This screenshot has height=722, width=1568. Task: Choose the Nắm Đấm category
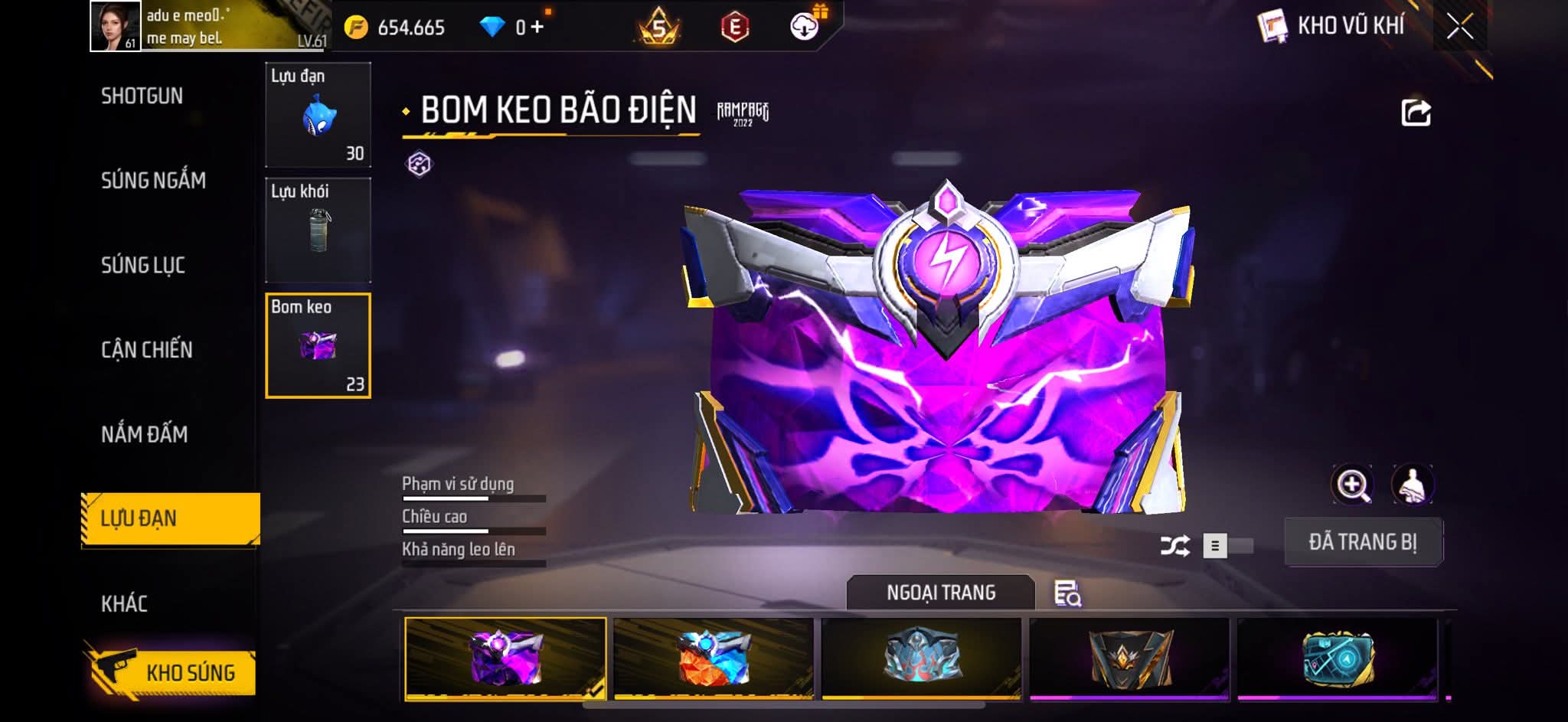pyautogui.click(x=144, y=435)
